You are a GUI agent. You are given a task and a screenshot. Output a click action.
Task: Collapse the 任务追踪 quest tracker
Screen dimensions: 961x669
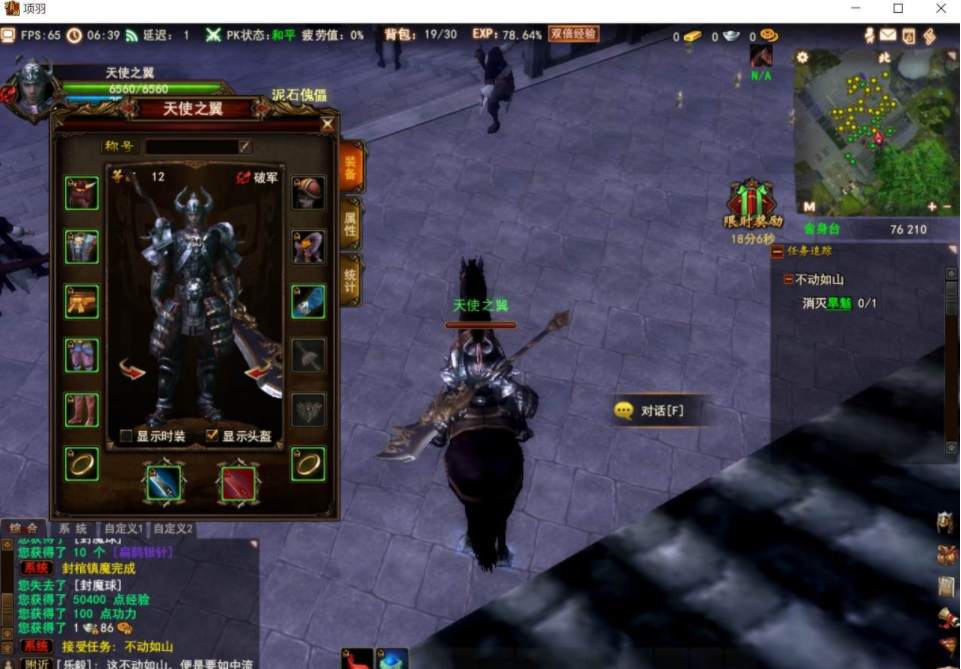click(x=778, y=251)
